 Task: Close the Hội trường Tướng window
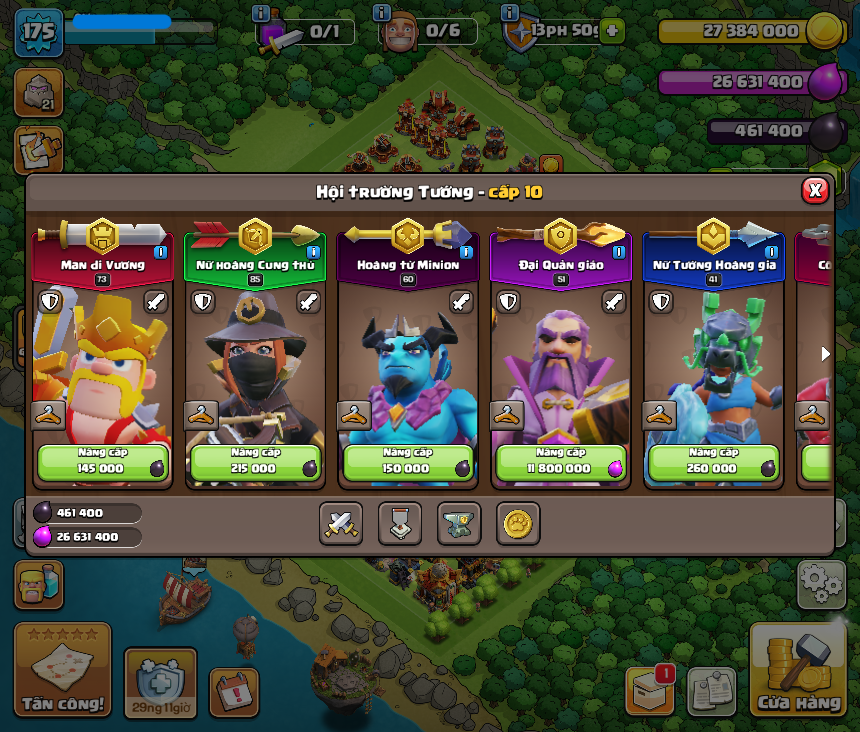815,190
